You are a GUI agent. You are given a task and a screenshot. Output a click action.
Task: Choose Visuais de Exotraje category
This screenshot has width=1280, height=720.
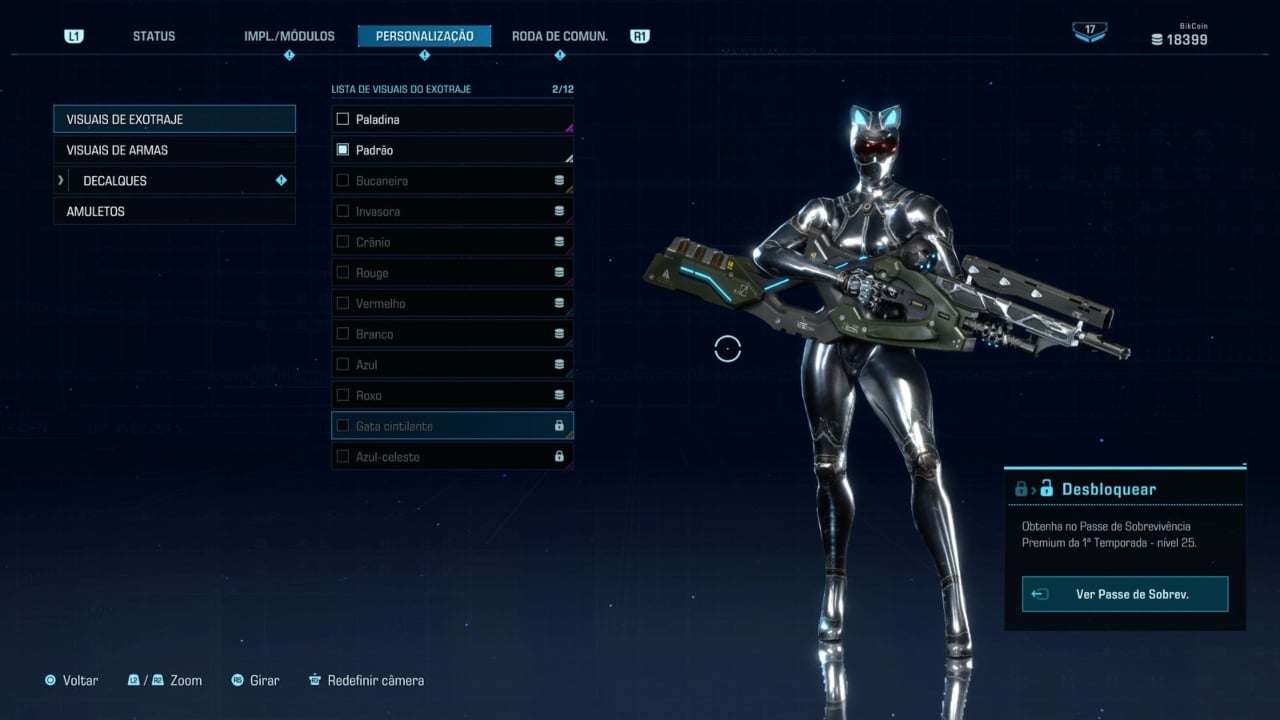(x=174, y=119)
